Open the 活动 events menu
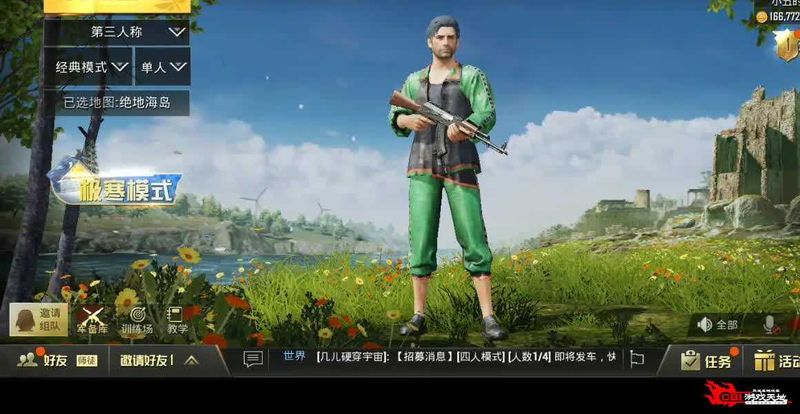Viewport: 800px width, 414px height. click(777, 360)
